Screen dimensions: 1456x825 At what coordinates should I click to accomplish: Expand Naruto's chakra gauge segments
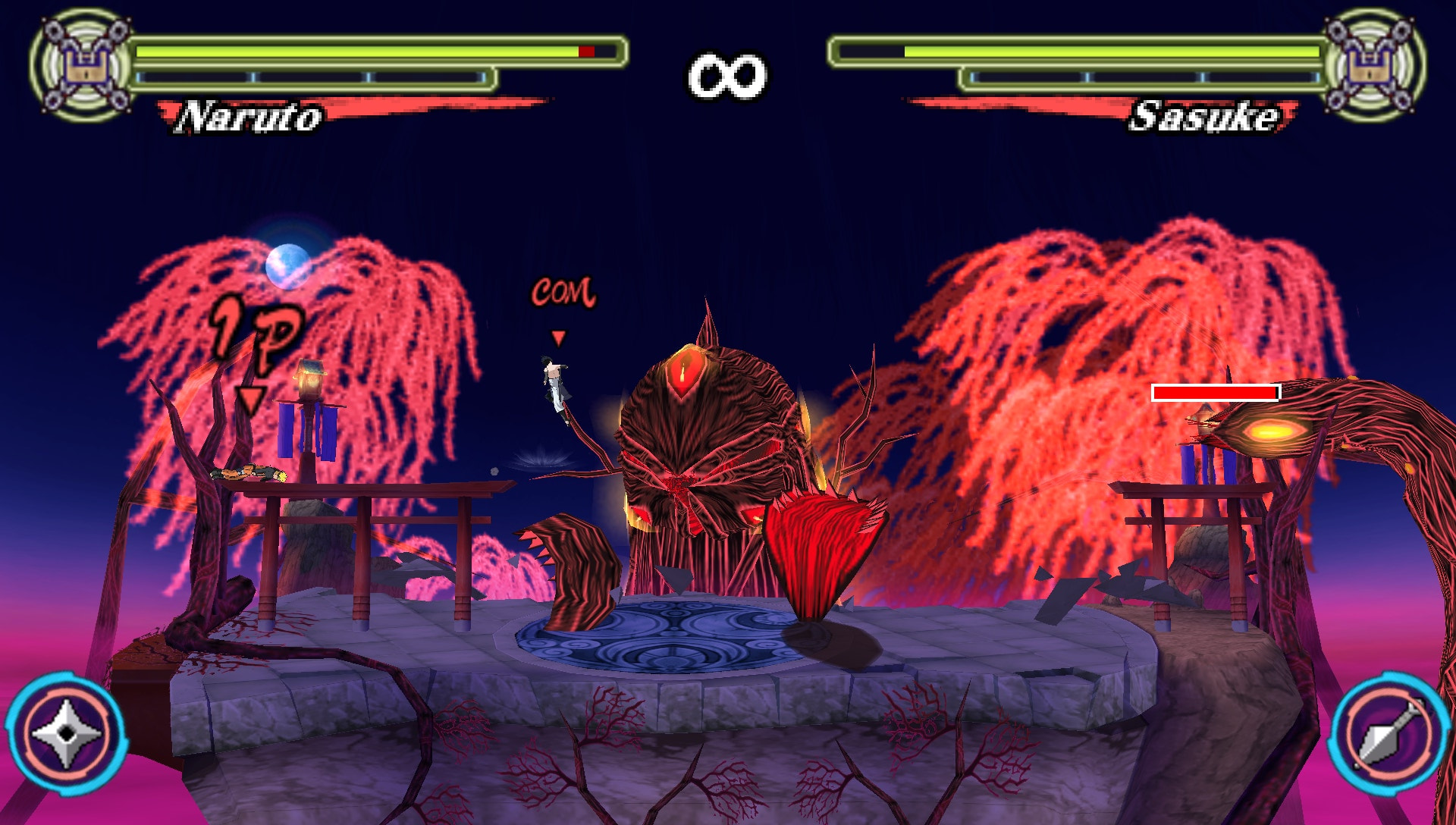(311, 76)
